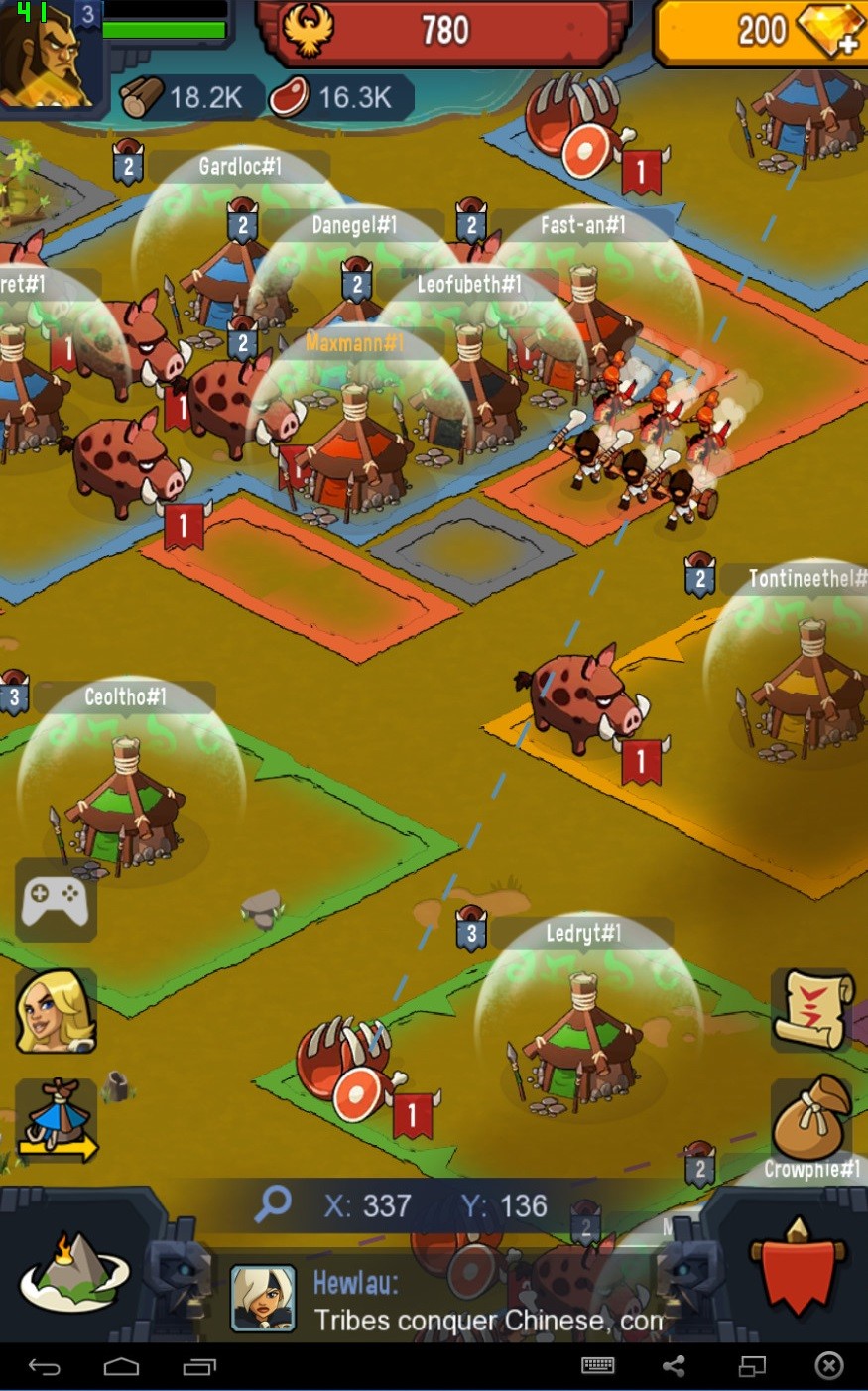Close the emulator with the X button
Image resolution: width=868 pixels, height=1391 pixels.
[828, 1367]
